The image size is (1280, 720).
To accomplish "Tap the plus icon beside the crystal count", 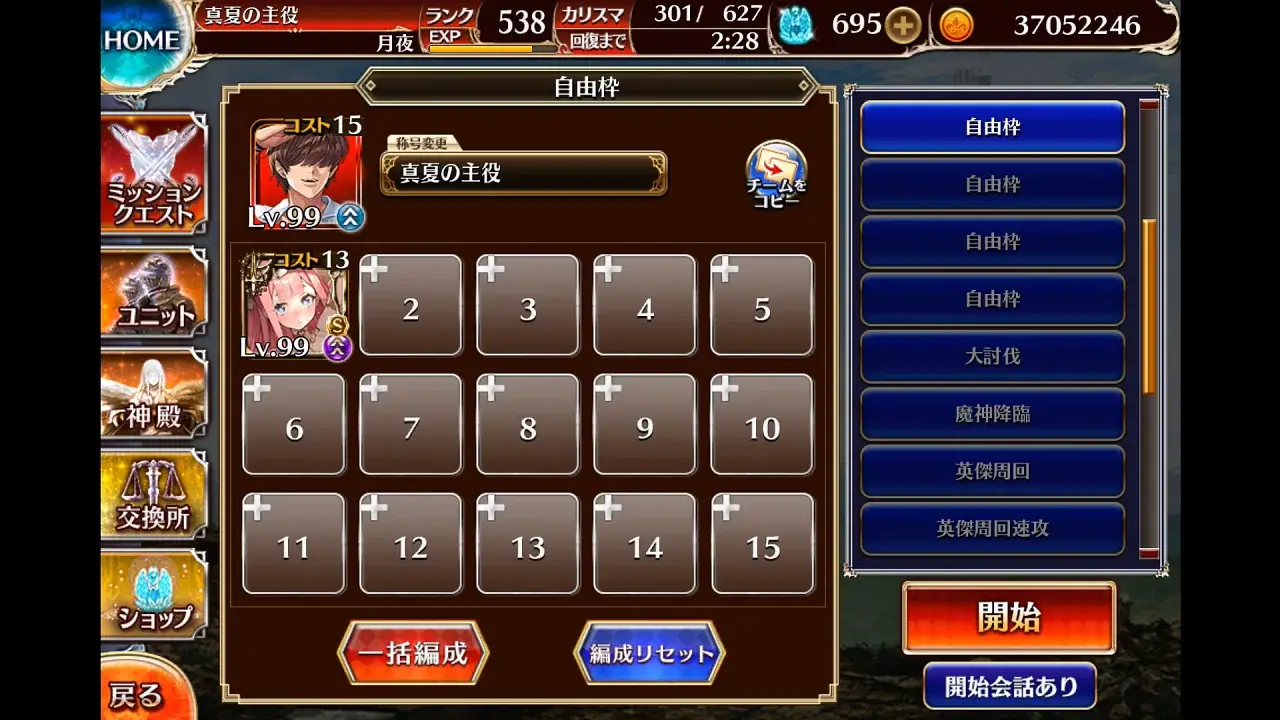I will pos(905,25).
